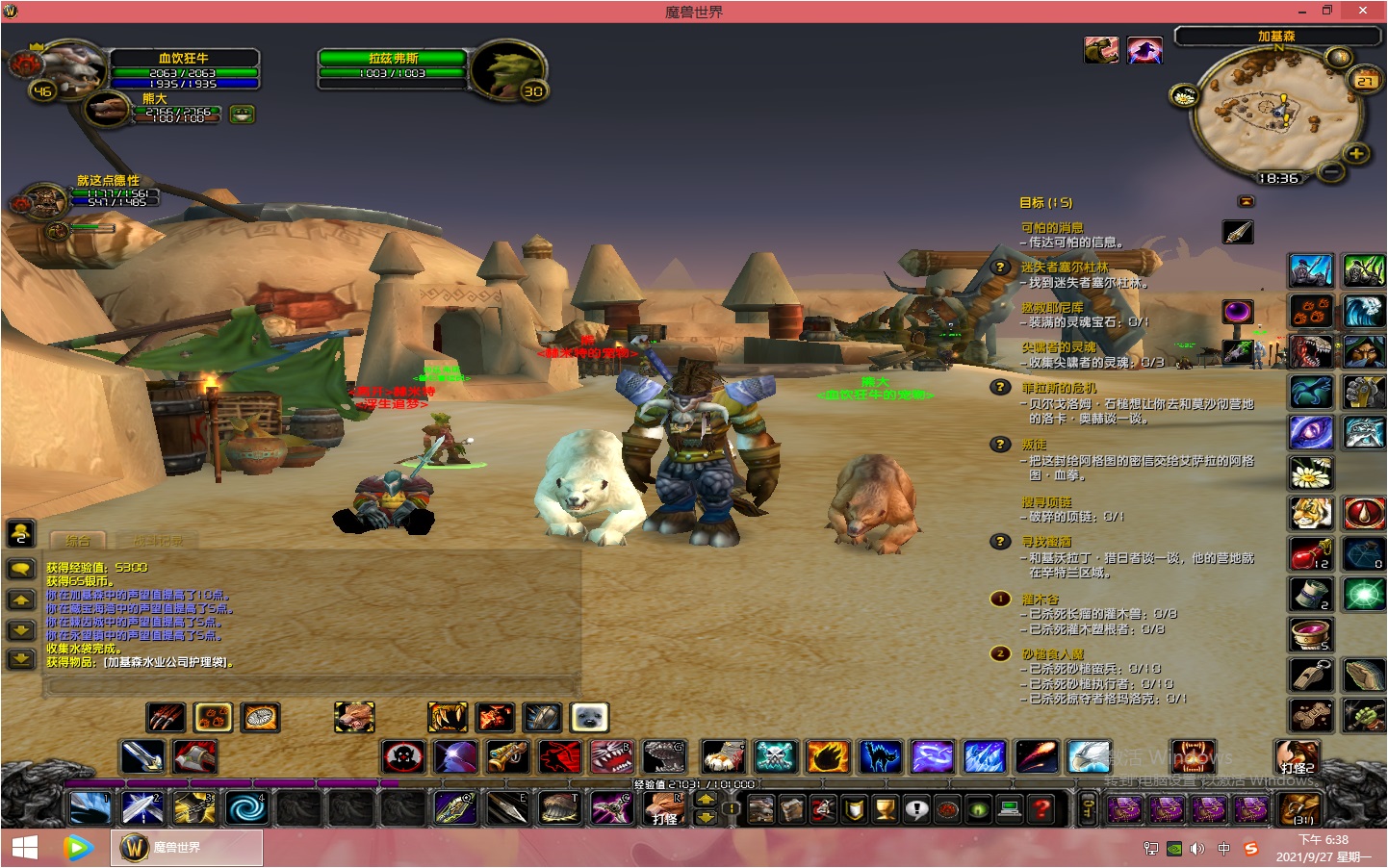1388x868 pixels.
Task: Select the 可怕的消息 quest in tracker
Action: coord(1052,228)
